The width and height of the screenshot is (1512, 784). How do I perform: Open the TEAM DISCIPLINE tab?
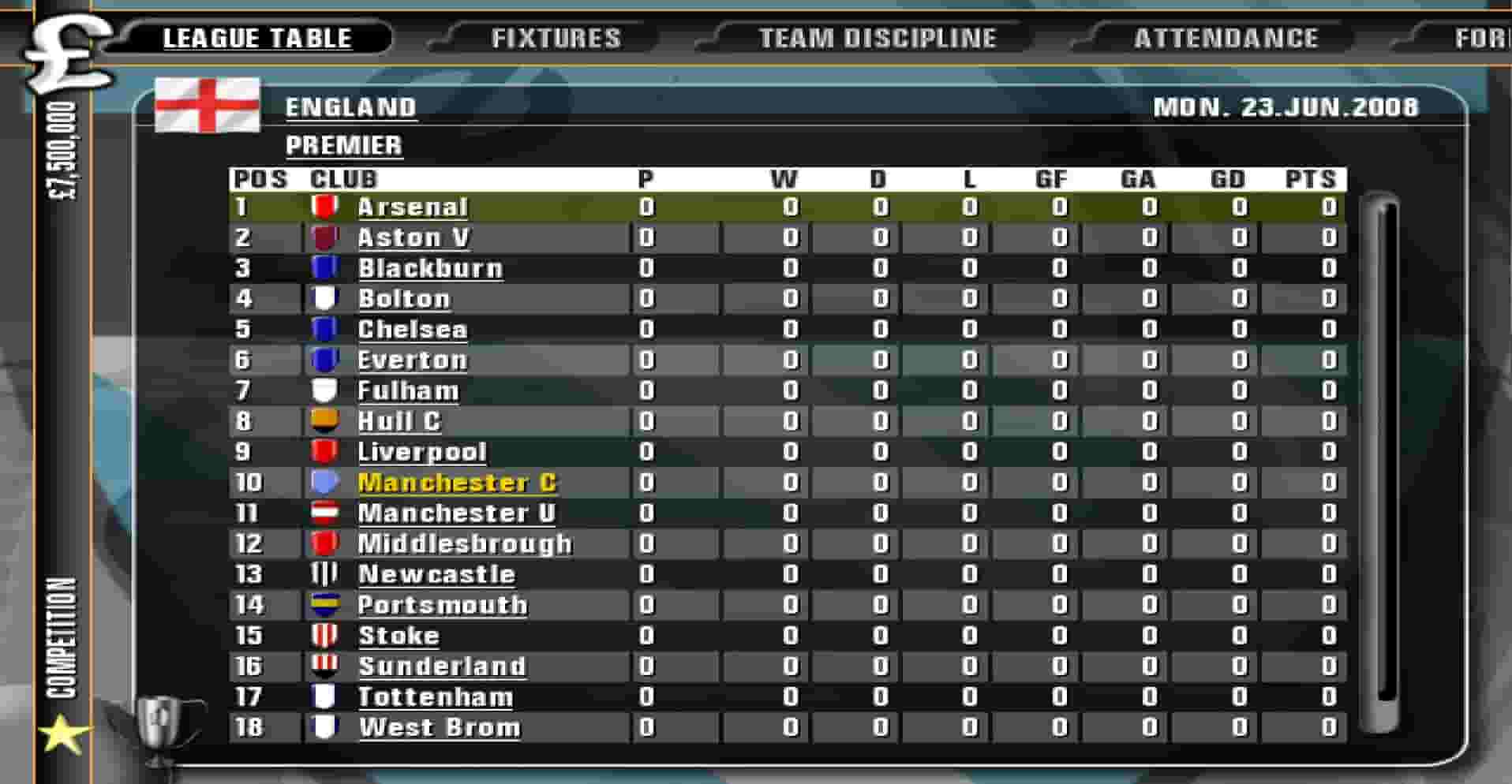point(876,35)
